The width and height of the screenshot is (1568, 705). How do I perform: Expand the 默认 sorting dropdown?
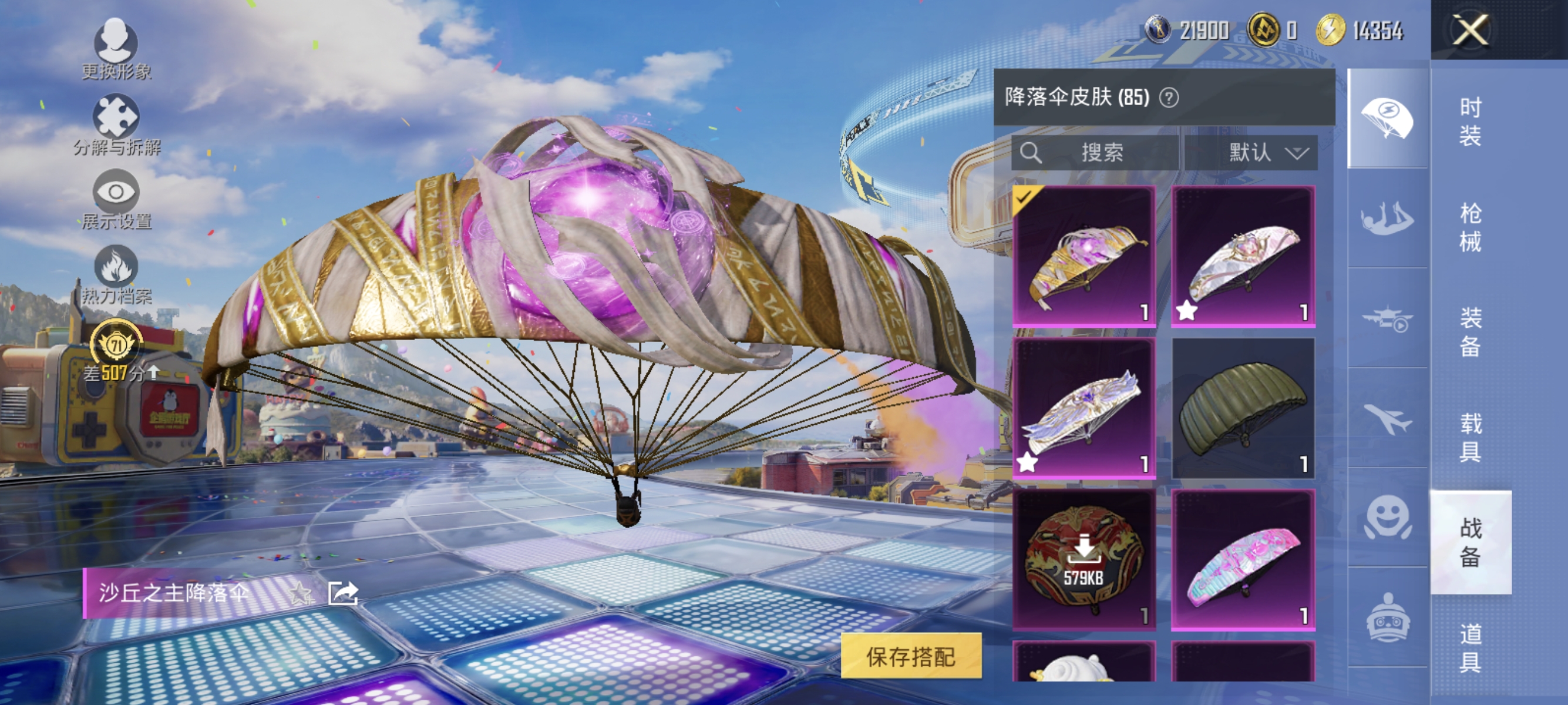pyautogui.click(x=1268, y=153)
